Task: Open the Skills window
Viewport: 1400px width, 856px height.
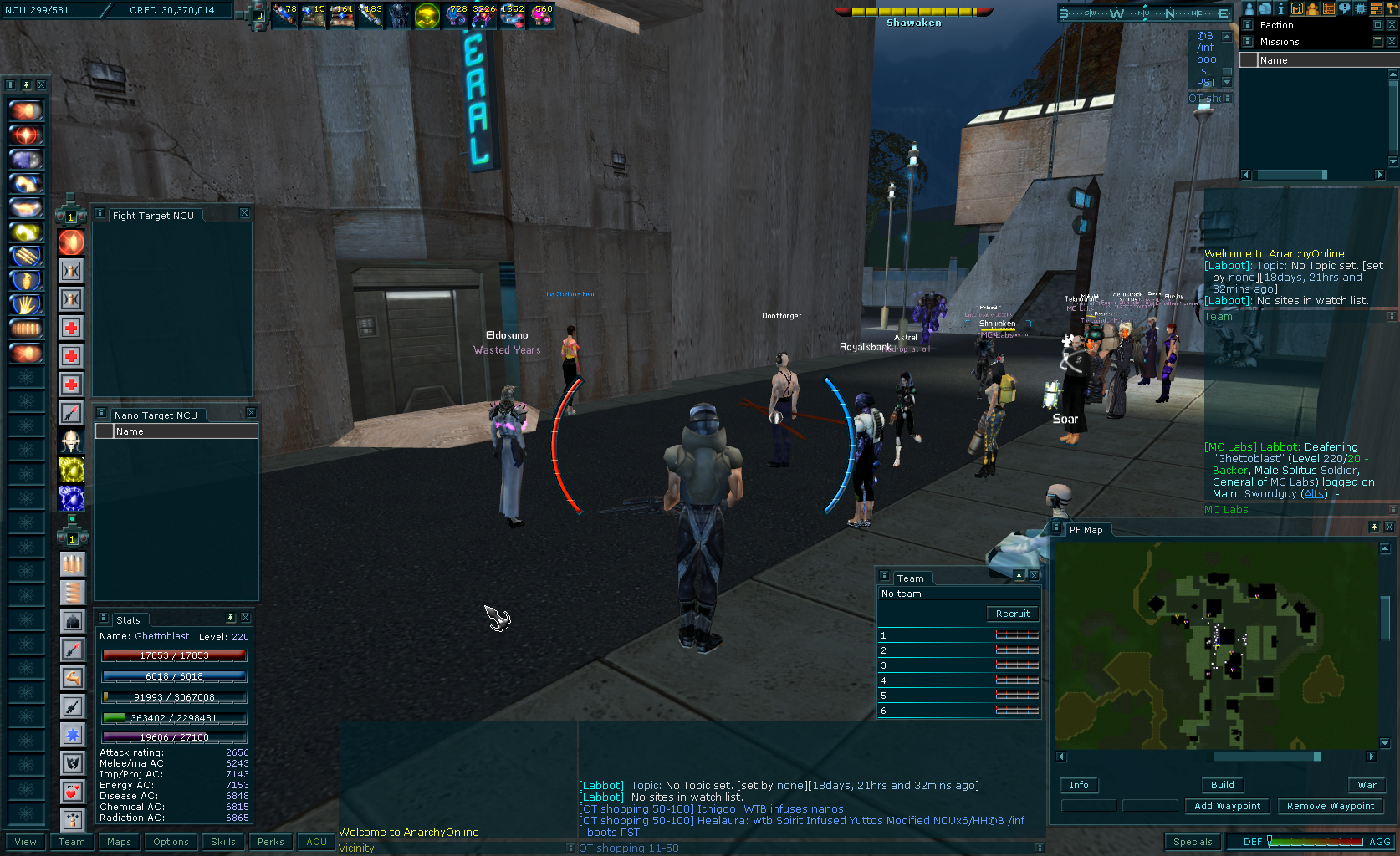Action: 223,842
